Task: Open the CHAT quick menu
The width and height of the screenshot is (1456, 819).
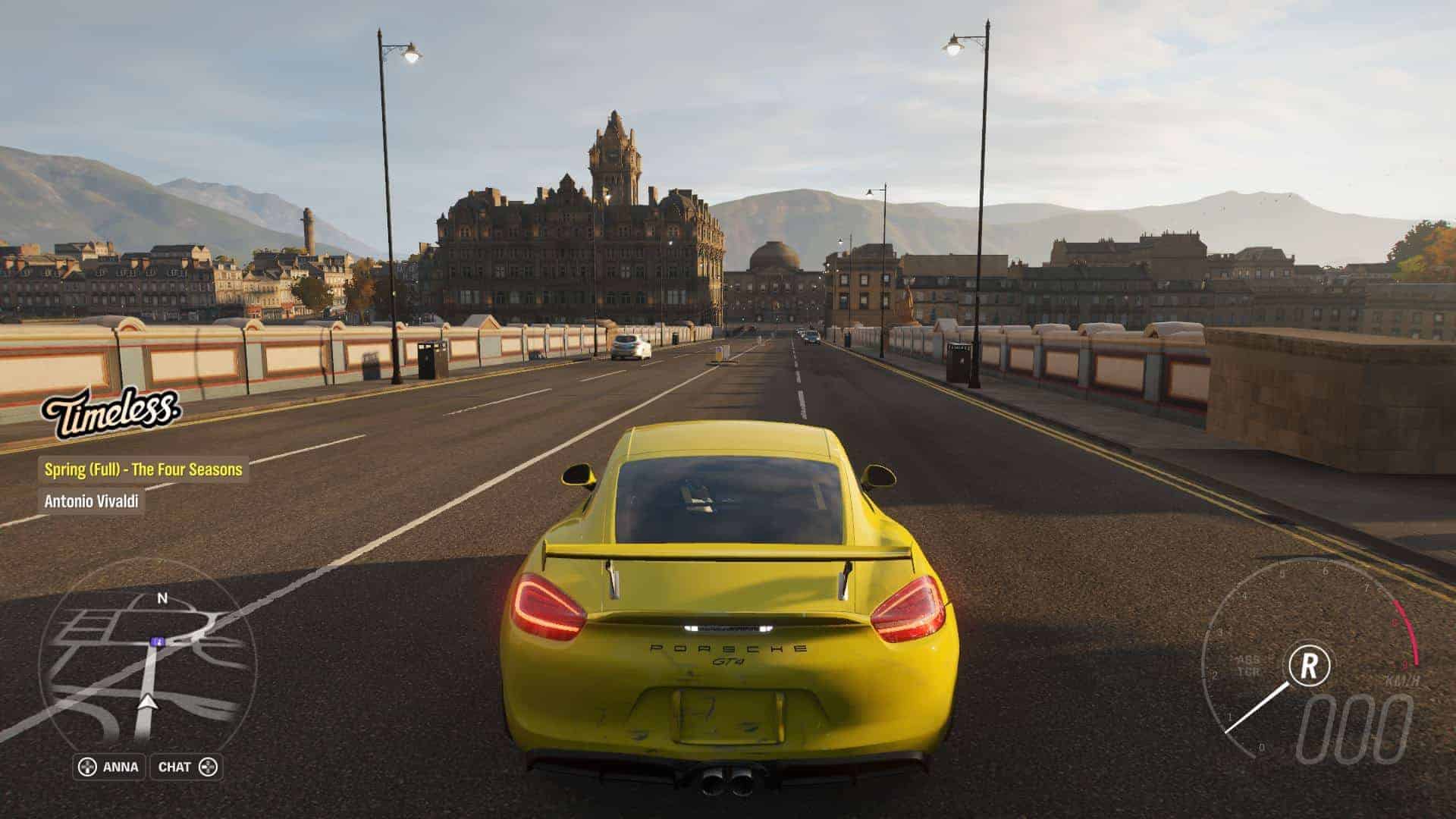Action: [187, 767]
